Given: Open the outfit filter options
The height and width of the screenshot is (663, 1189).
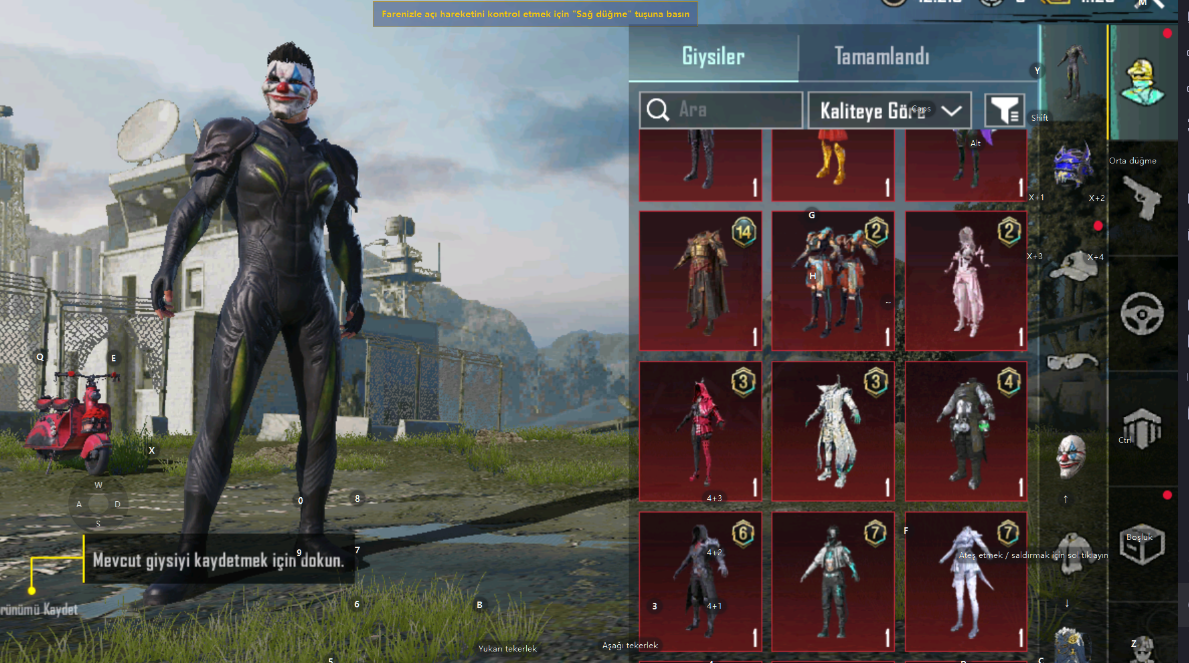Looking at the screenshot, I should click(x=1004, y=110).
